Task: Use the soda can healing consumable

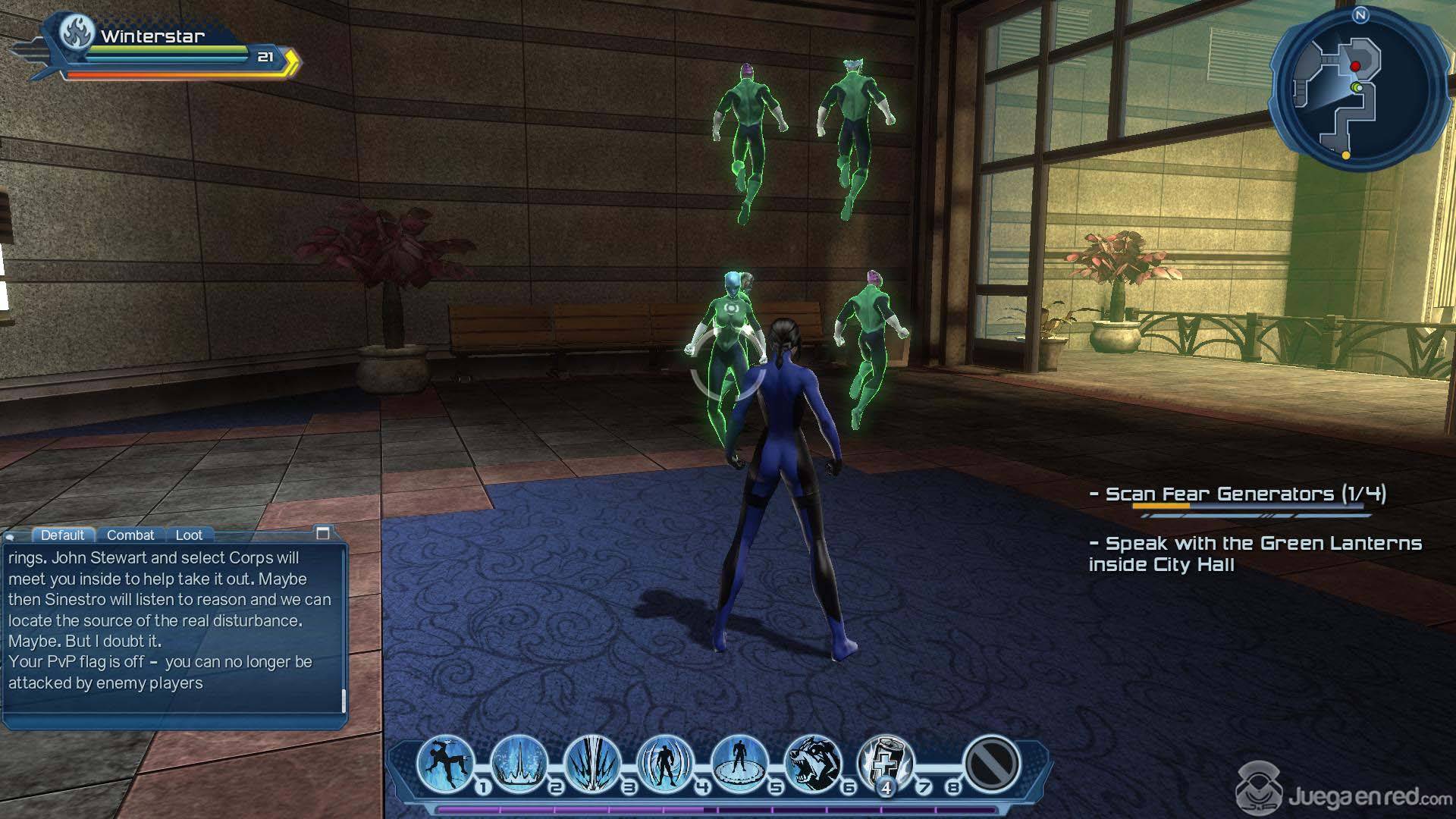Action: coord(886,763)
